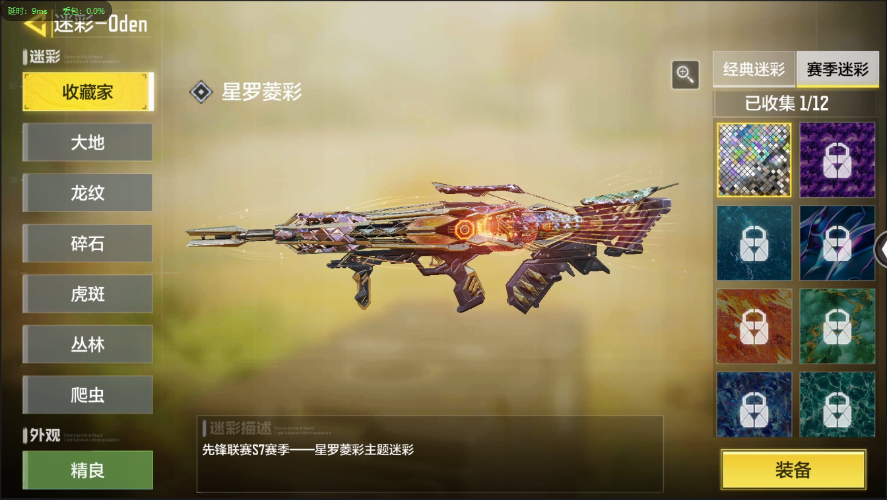The width and height of the screenshot is (887, 500).
Task: Click the magnifier zoom icon
Action: [x=685, y=73]
